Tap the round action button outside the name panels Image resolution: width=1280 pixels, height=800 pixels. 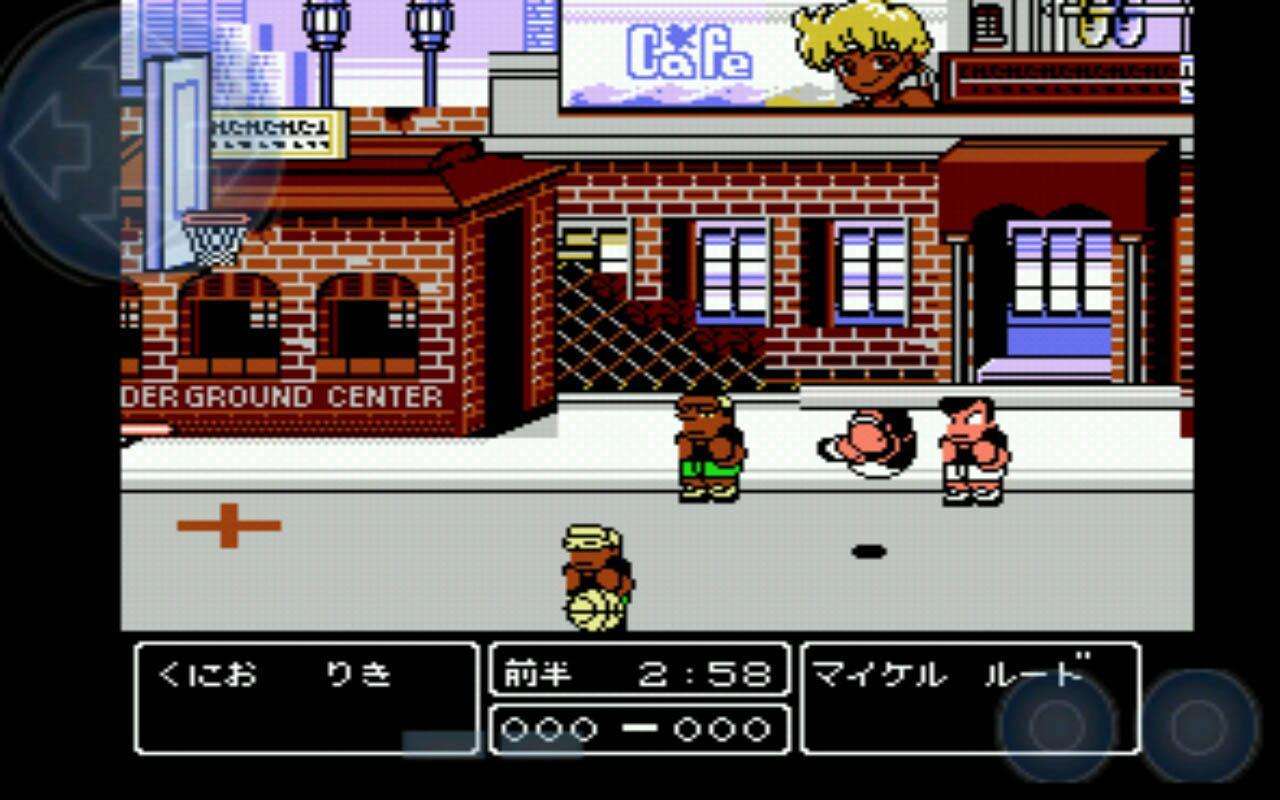tap(1200, 723)
